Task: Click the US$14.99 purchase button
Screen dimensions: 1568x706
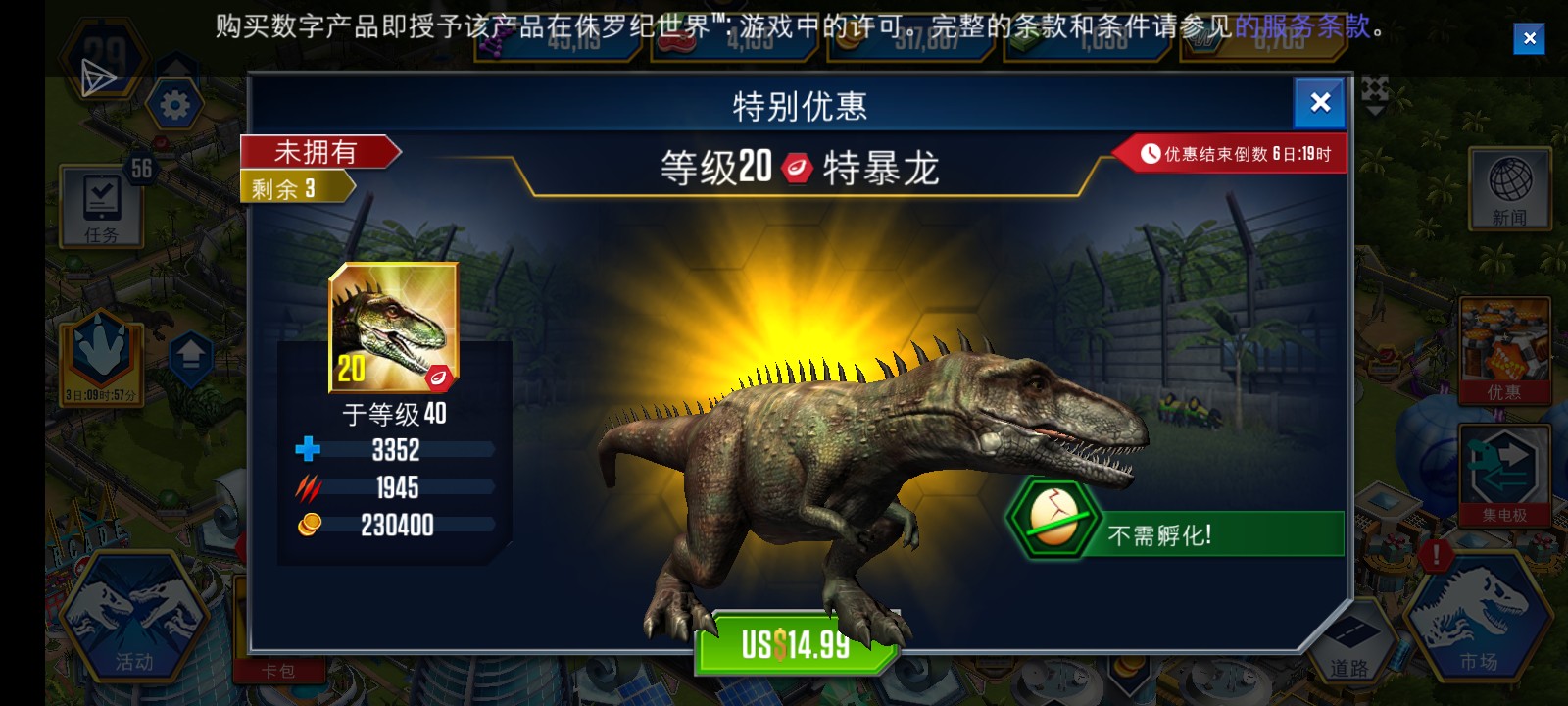Action: point(794,647)
